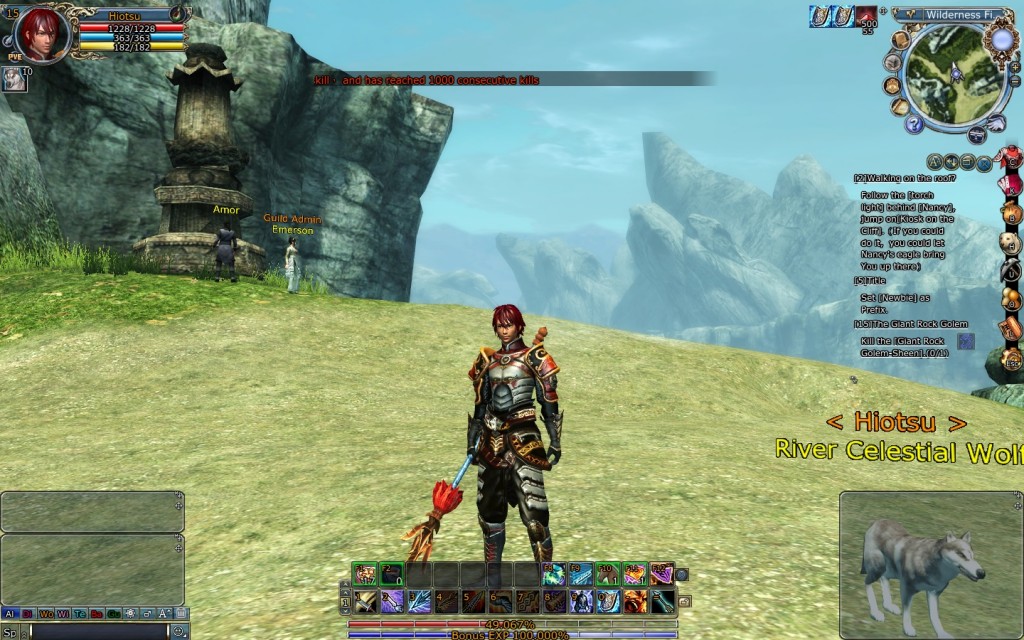This screenshot has height=640, width=1024.
Task: Zoom in the minimap with plus button
Action: pyautogui.click(x=1014, y=67)
